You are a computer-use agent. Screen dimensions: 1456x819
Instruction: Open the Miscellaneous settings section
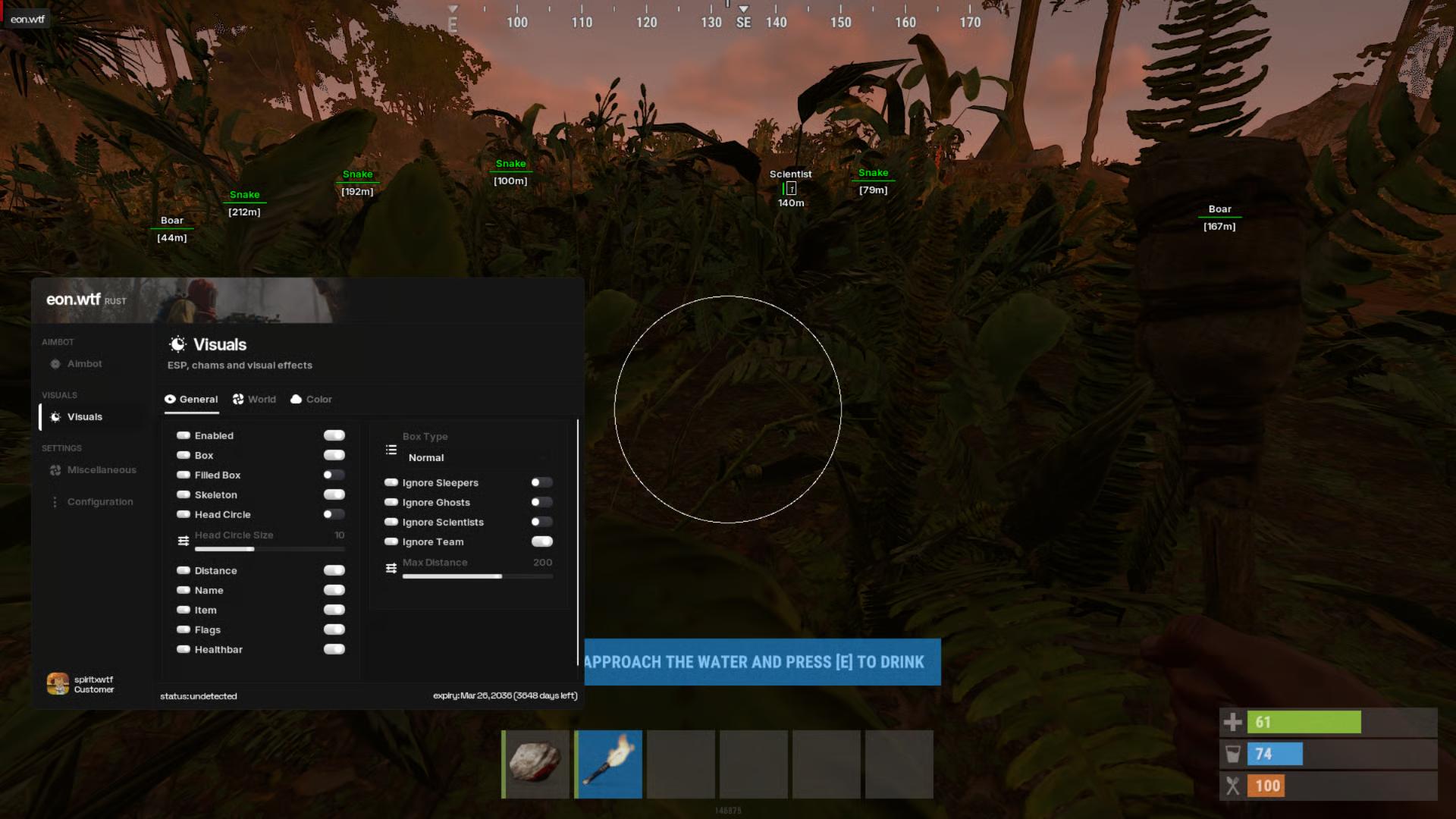tap(101, 470)
